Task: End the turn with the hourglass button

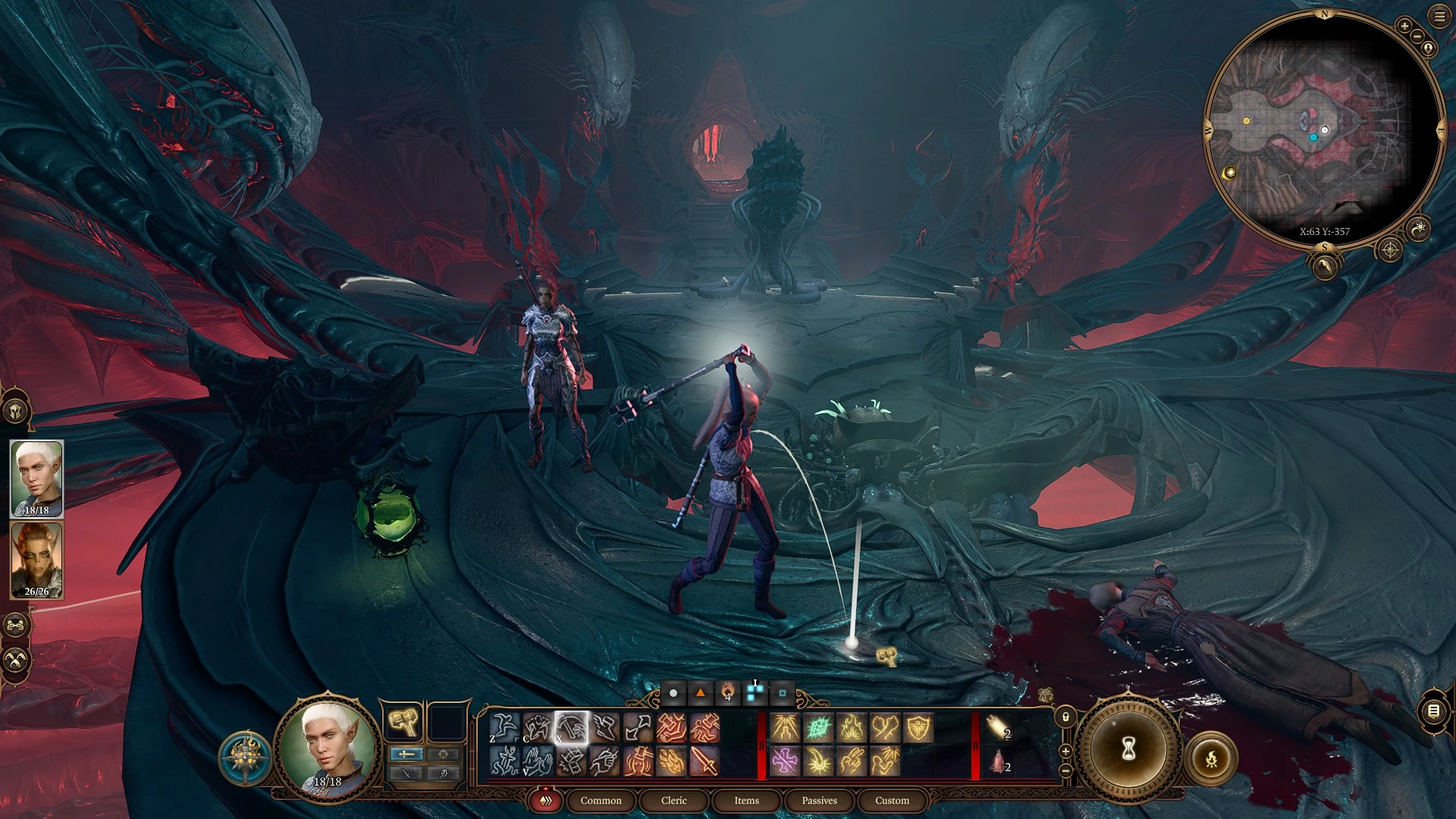Action: 1128,749
